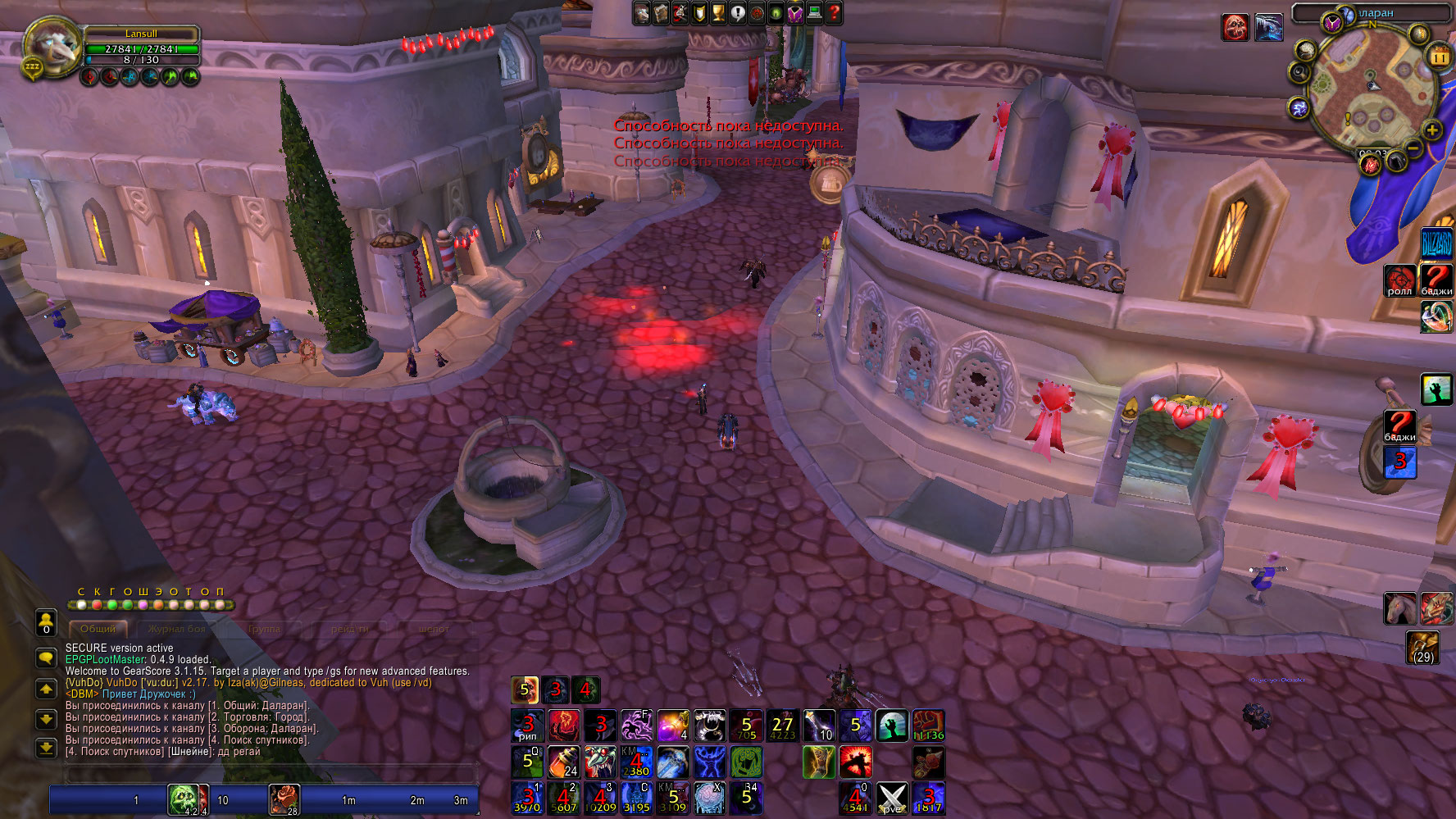Zoom in the minimap with plus button
The image size is (1456, 819).
point(1431,130)
